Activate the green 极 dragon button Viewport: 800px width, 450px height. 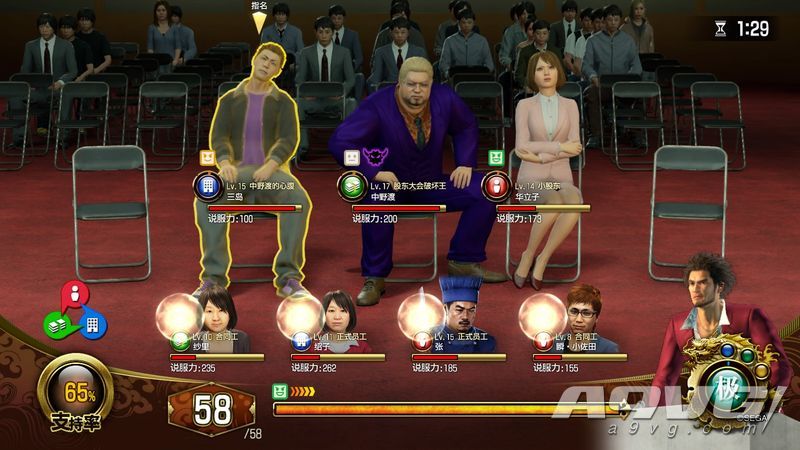pyautogui.click(x=735, y=387)
